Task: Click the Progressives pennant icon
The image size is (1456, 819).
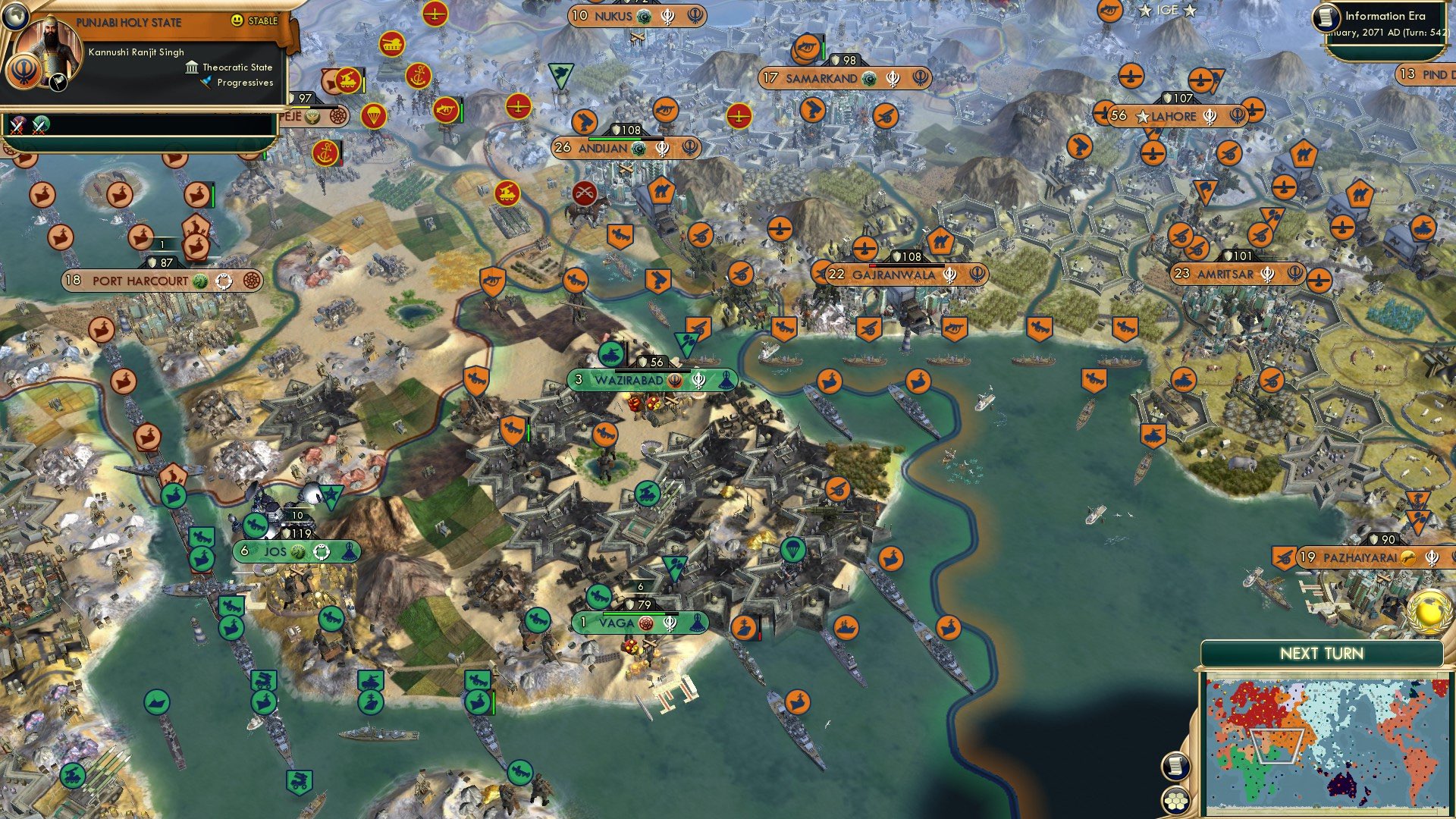Action: 202,83
